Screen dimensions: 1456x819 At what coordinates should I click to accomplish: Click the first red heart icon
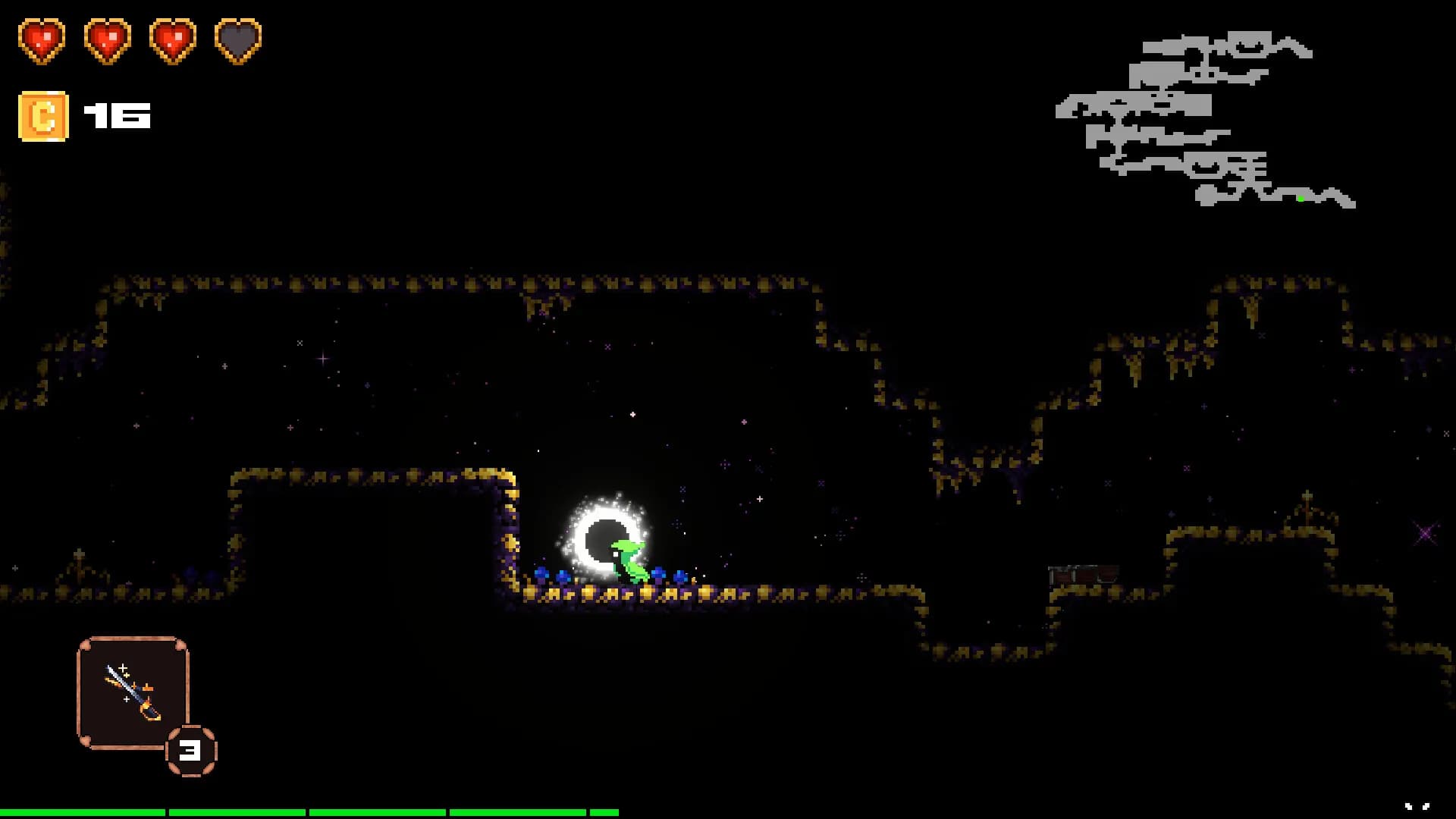point(42,42)
